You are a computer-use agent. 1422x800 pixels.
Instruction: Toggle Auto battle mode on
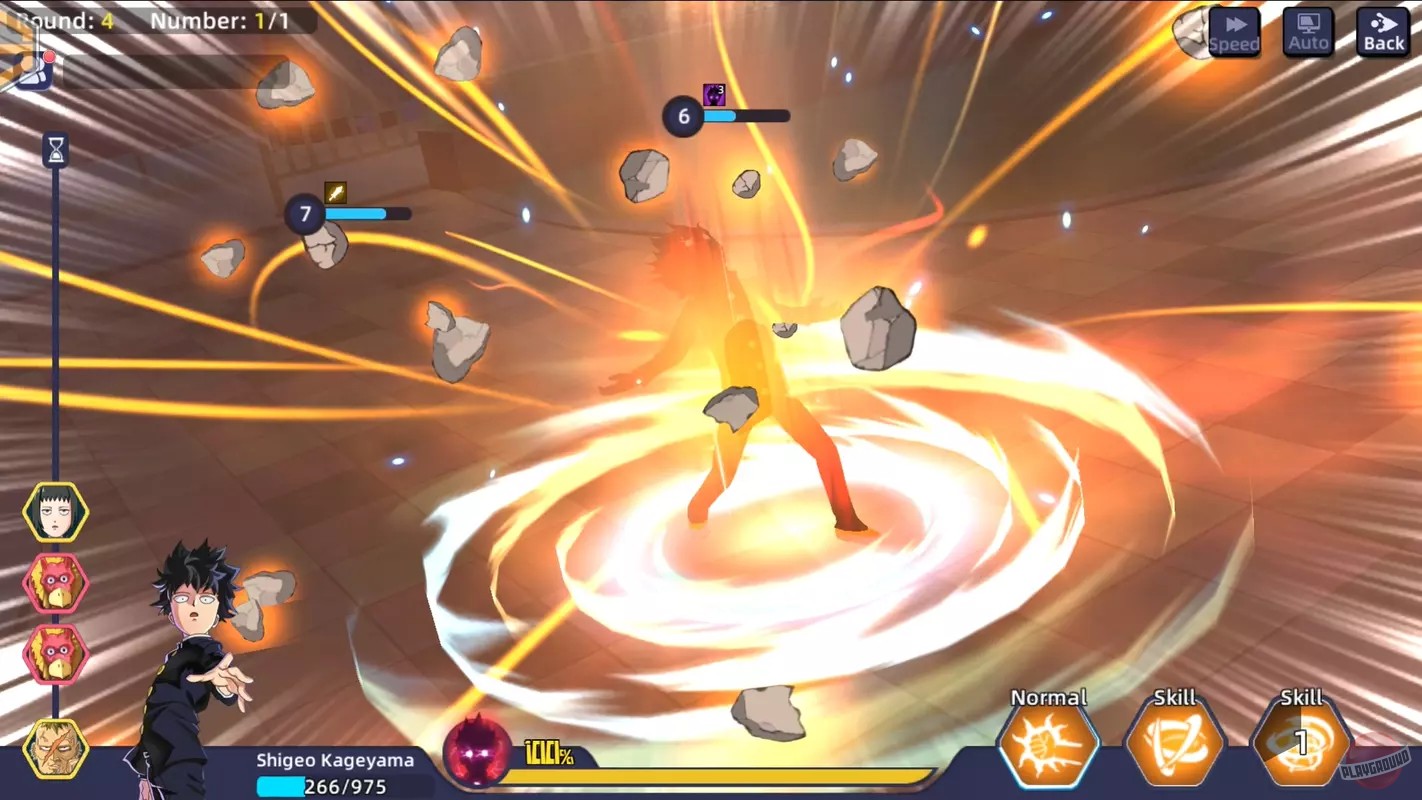(x=1307, y=32)
